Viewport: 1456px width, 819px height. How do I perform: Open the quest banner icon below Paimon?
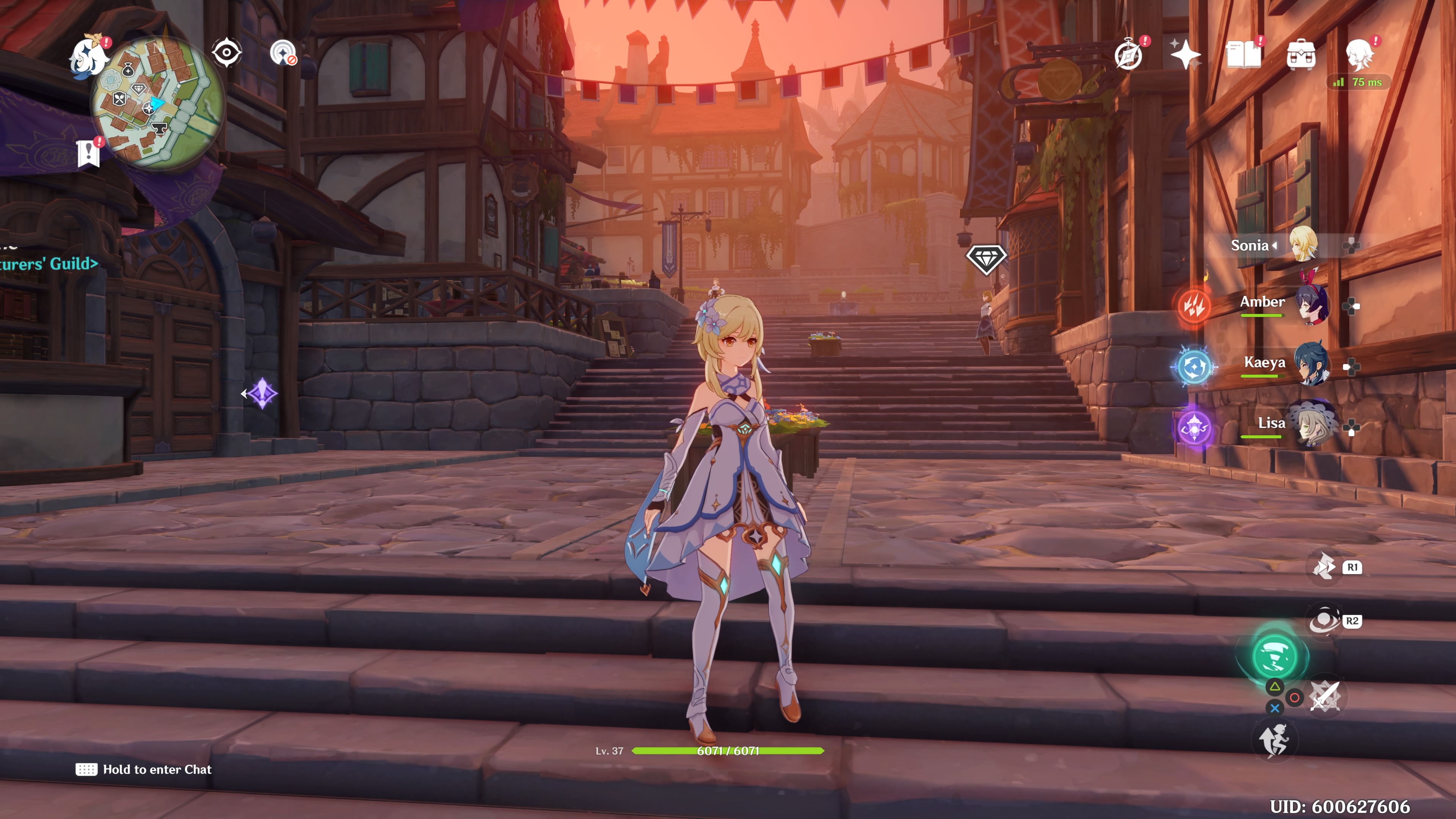coord(89,153)
